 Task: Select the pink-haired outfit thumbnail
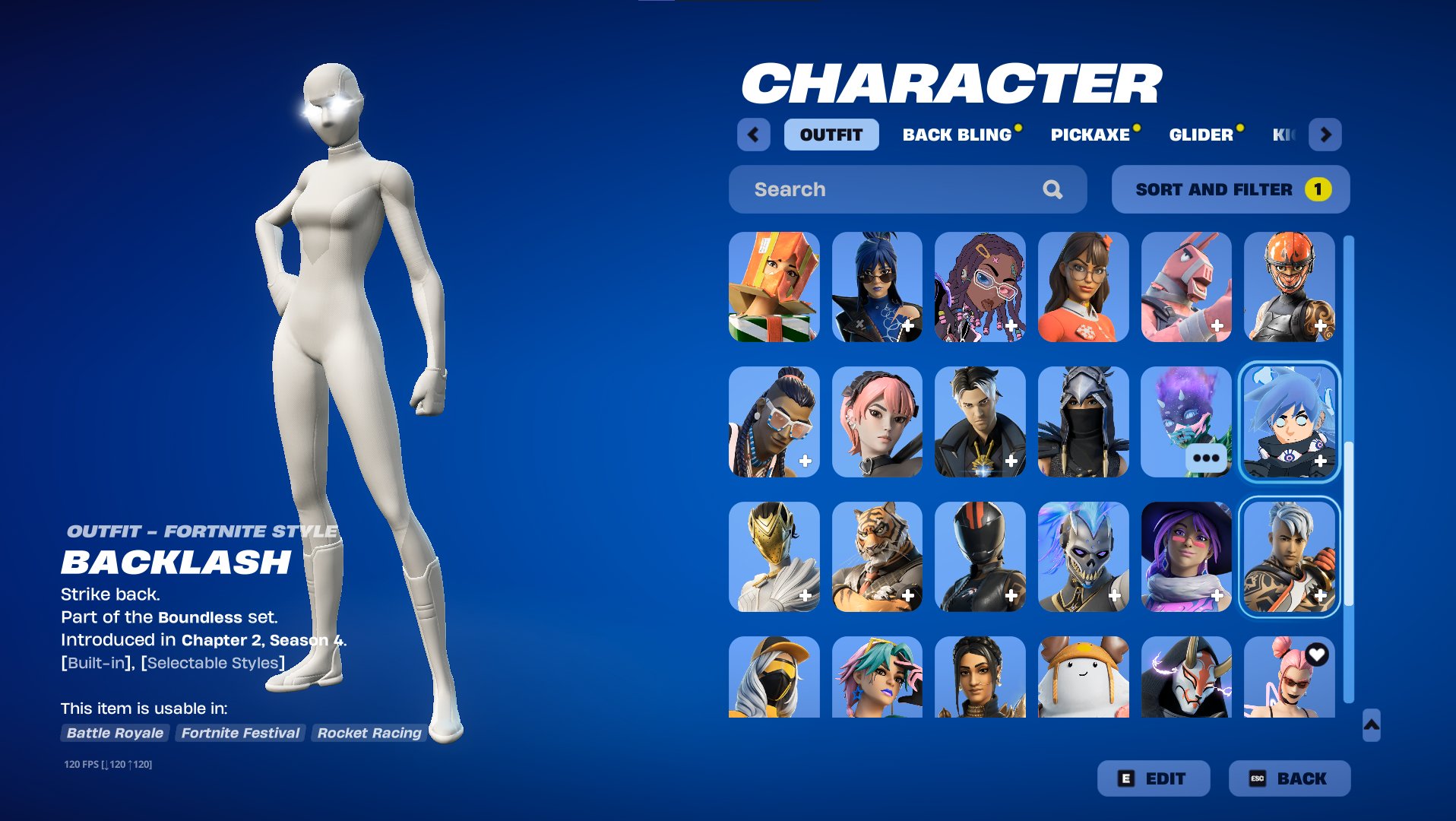(x=877, y=422)
